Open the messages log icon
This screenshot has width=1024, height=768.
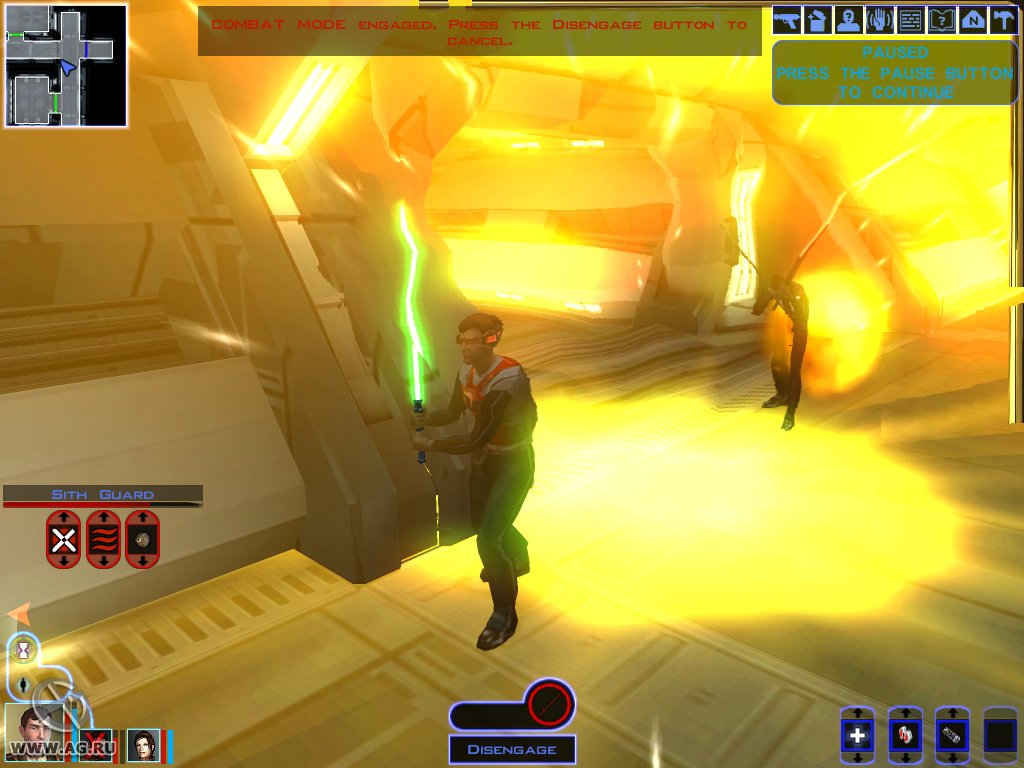tap(910, 19)
